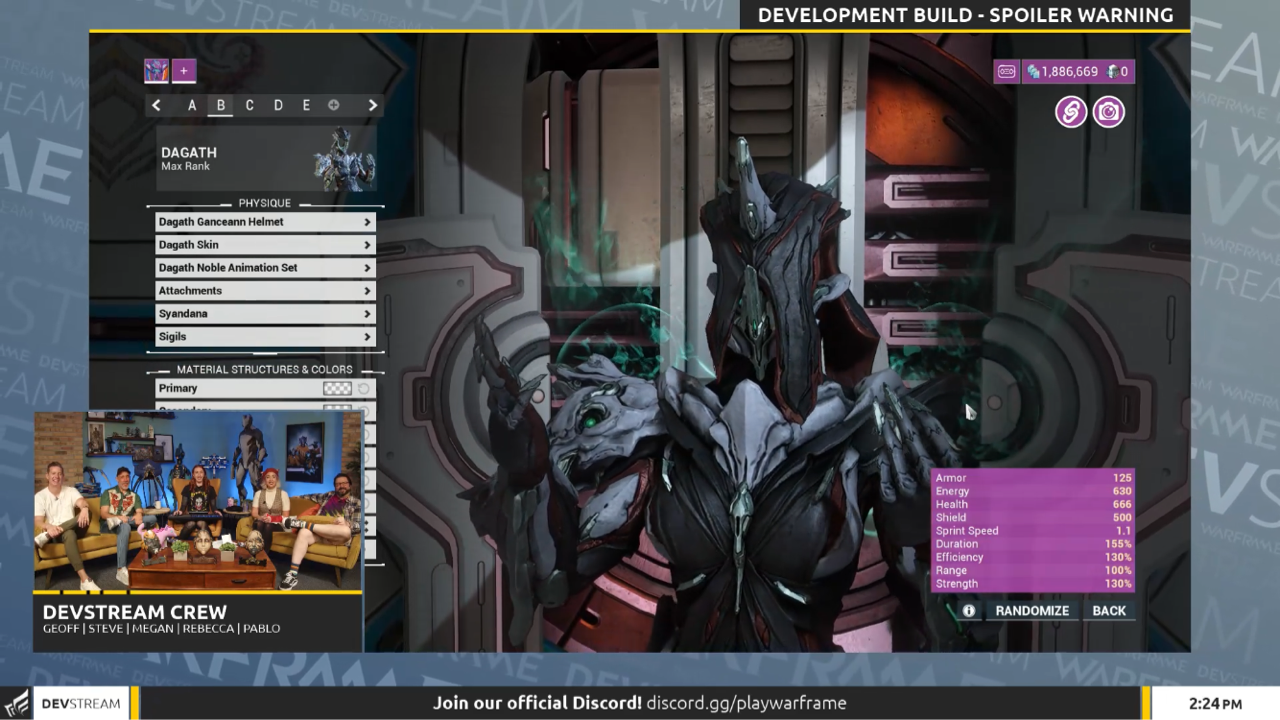This screenshot has height=720, width=1280.
Task: Click the Warframe logo on the taskbar
Action: point(14,703)
